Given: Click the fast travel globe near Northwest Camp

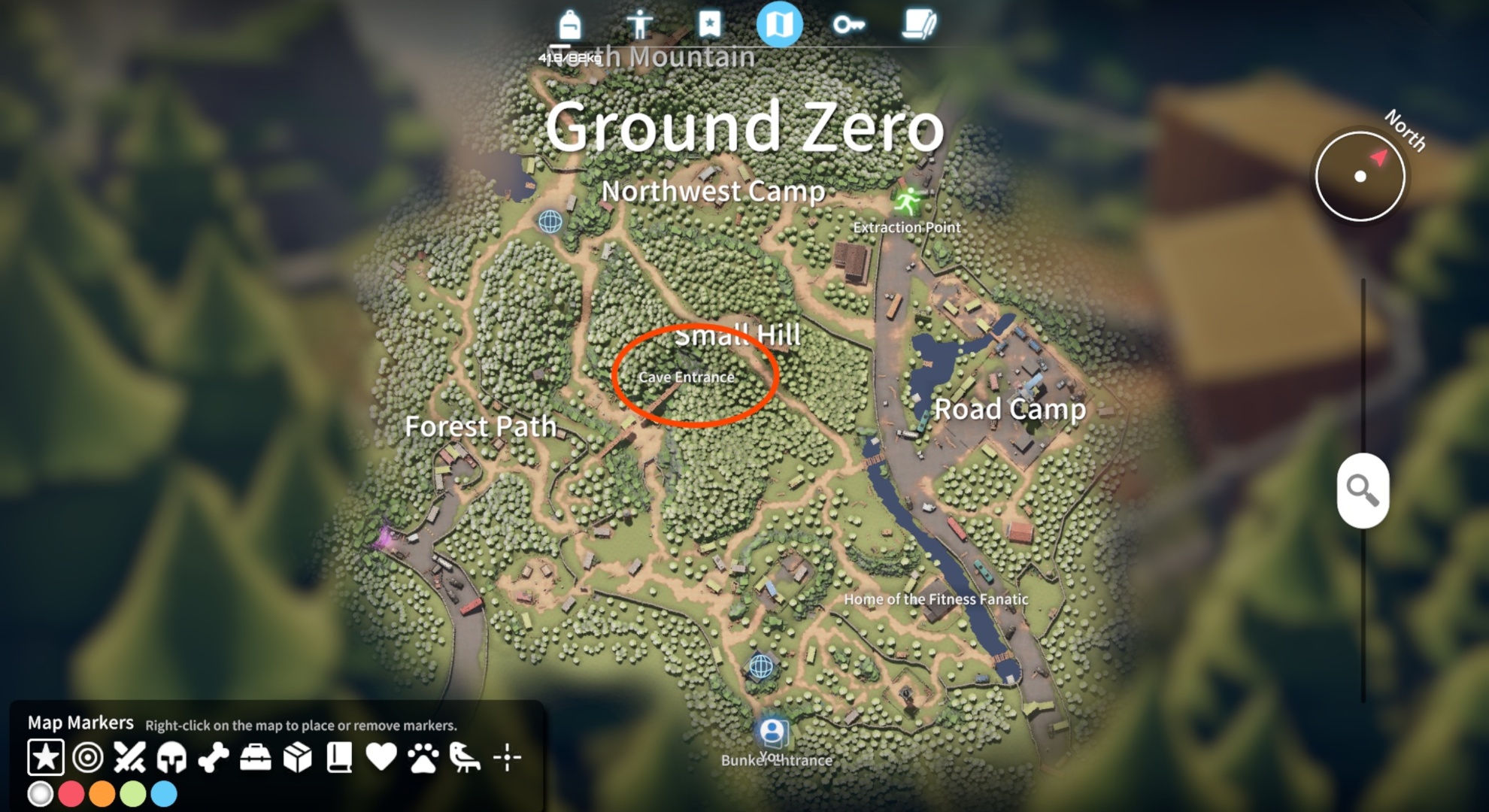Looking at the screenshot, I should point(550,223).
